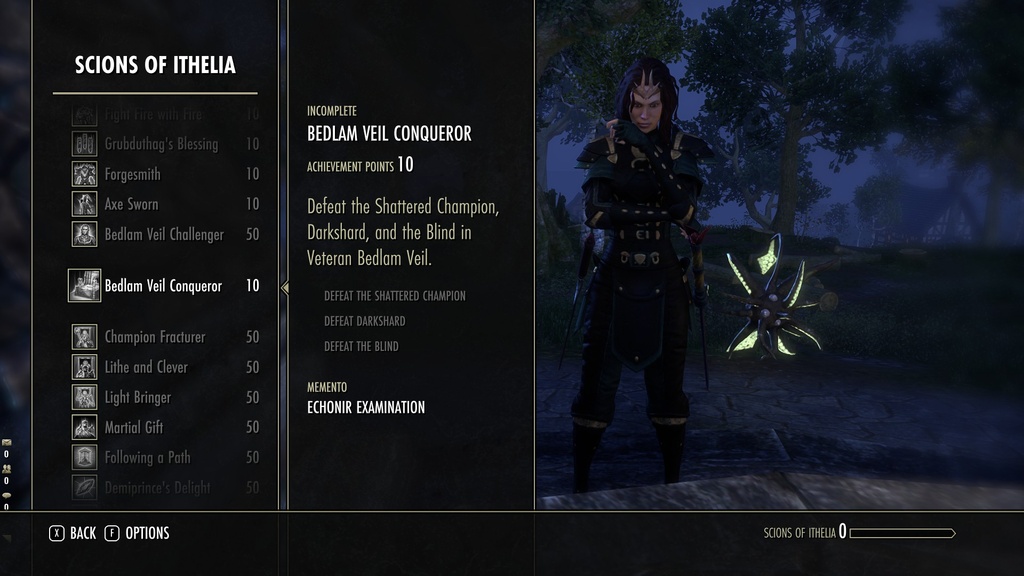Click the Echonir Examination memento reward
The image size is (1024, 576).
point(365,407)
